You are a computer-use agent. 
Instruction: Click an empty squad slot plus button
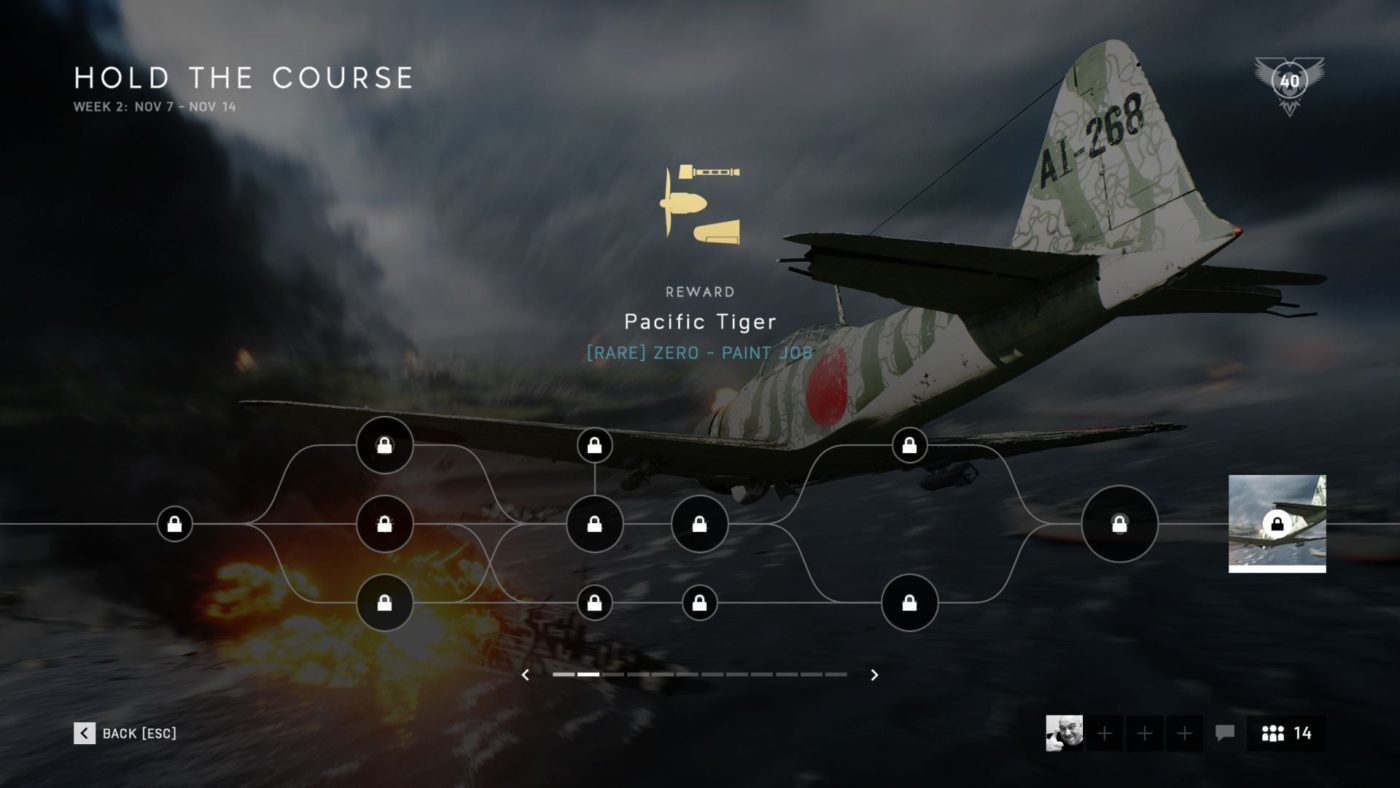1103,733
